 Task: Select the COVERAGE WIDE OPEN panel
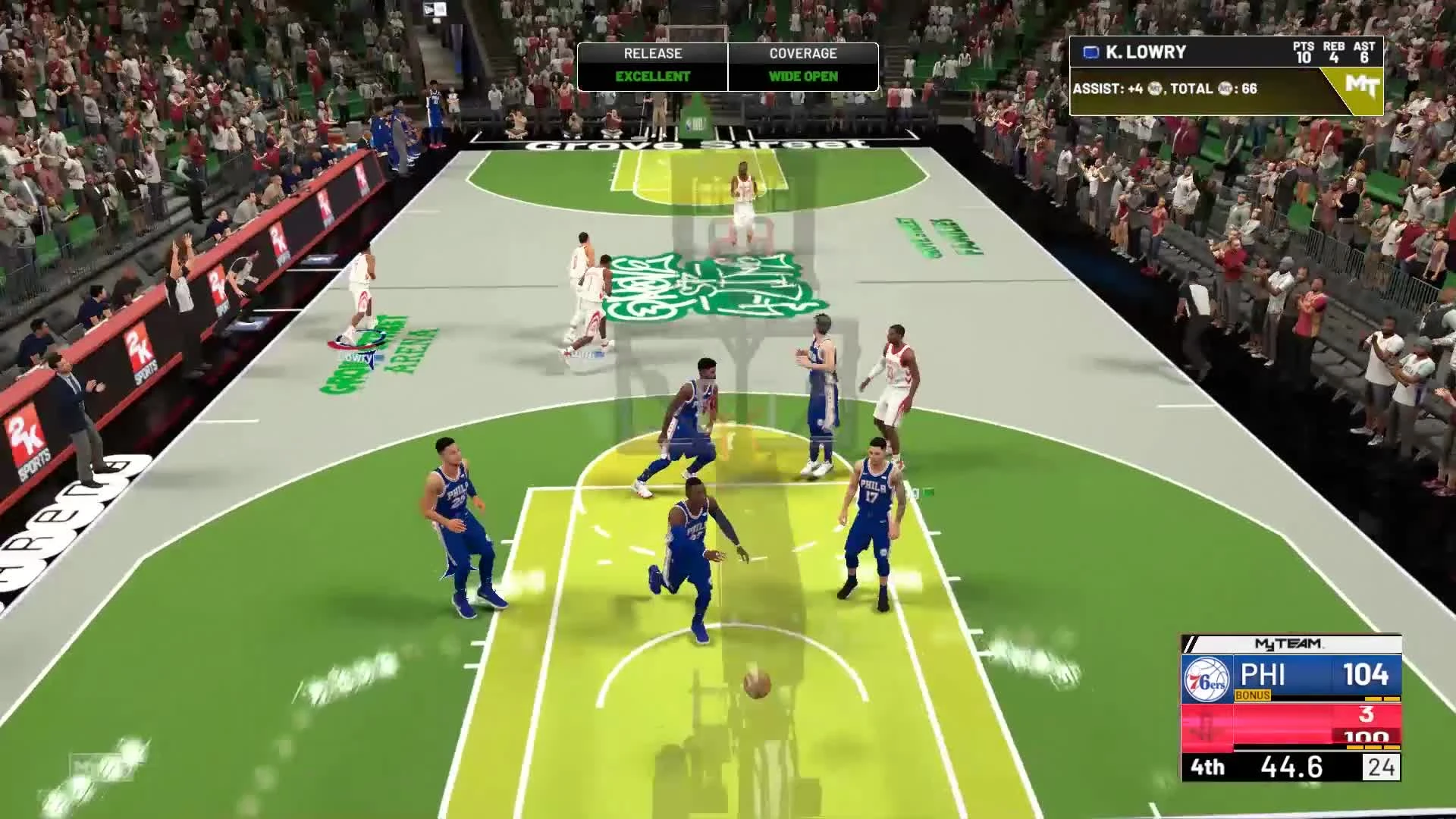tap(802, 64)
